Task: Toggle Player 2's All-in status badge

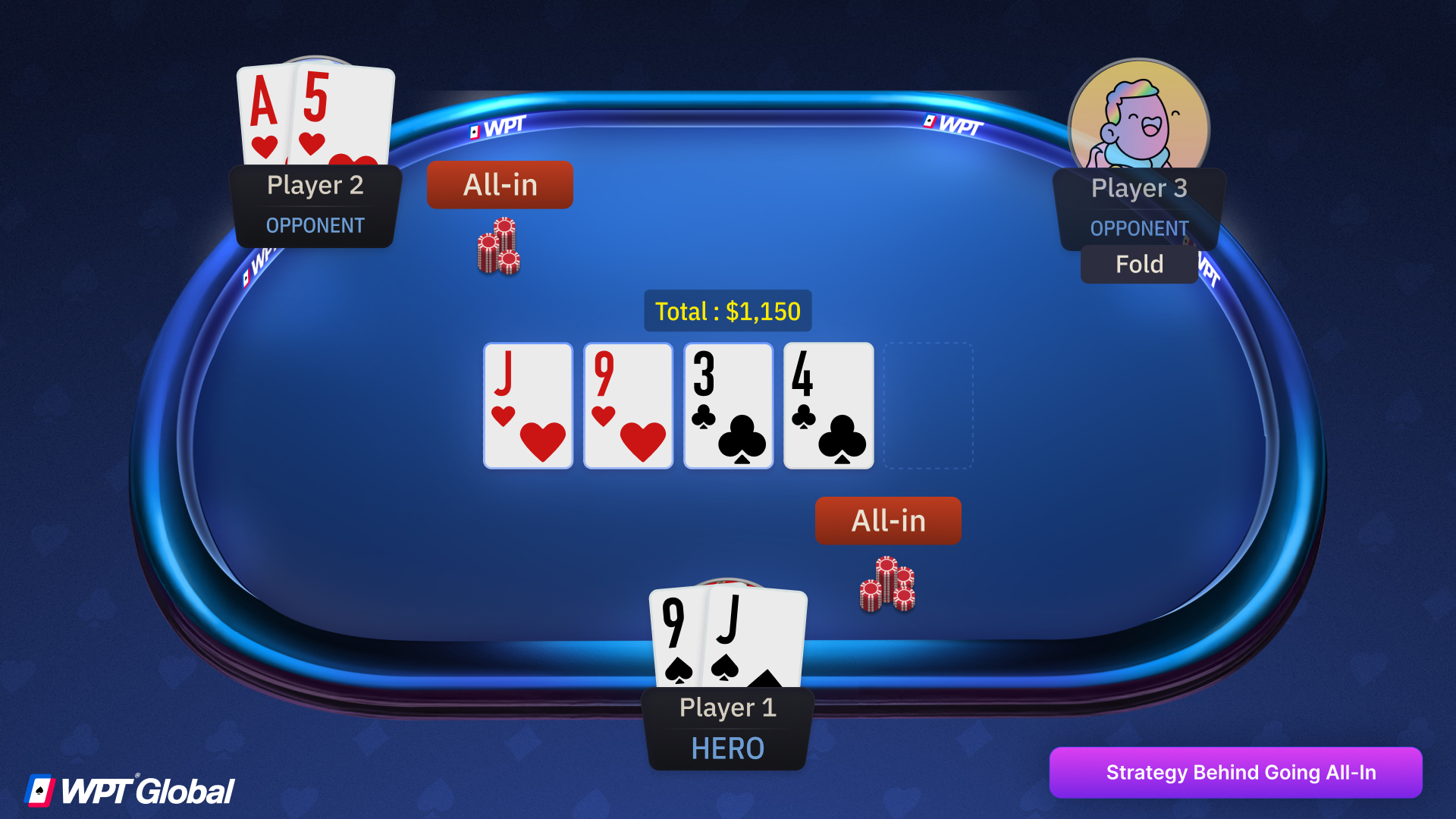Action: (500, 184)
